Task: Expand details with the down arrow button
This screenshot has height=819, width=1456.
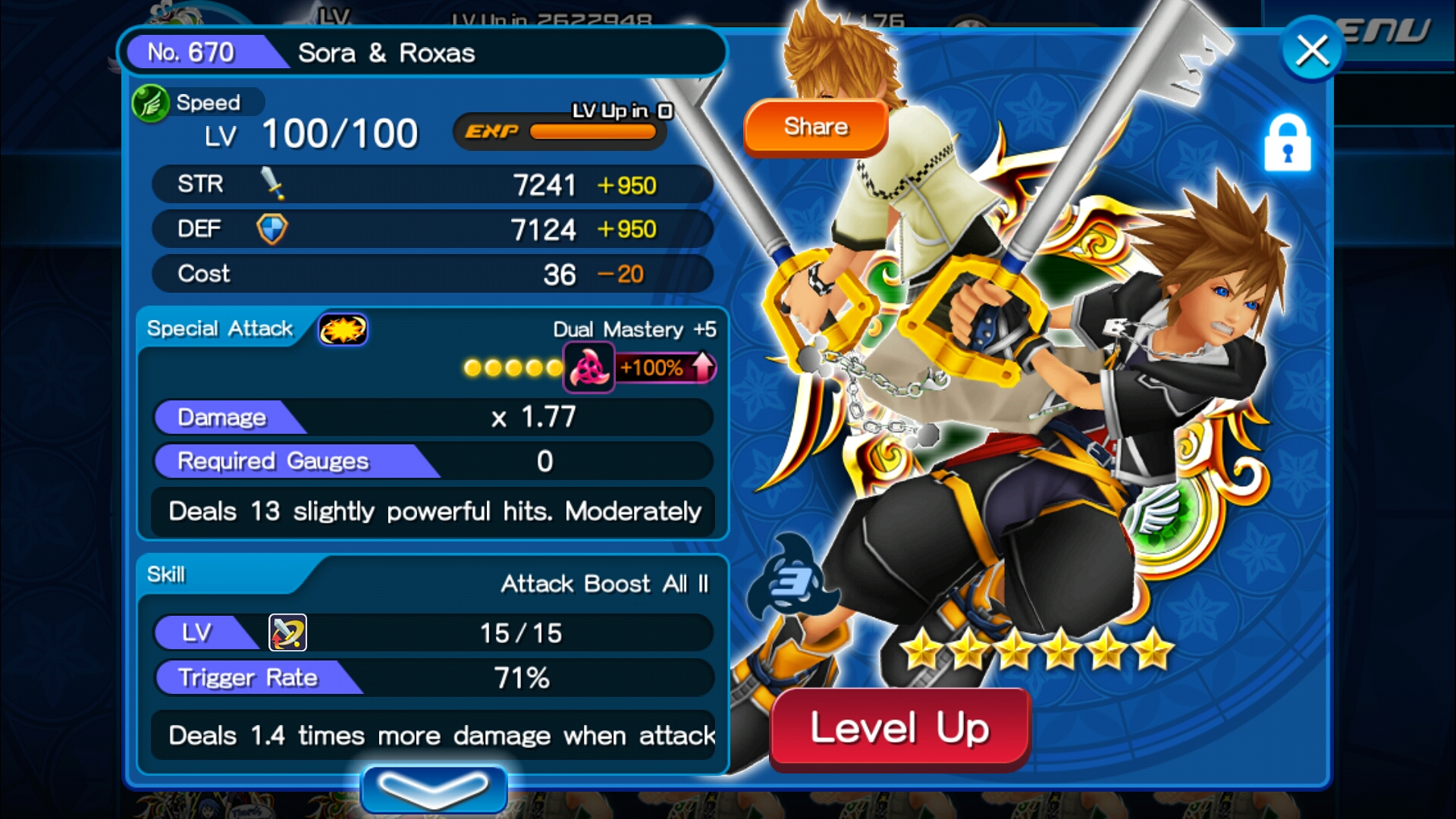Action: pos(434,789)
